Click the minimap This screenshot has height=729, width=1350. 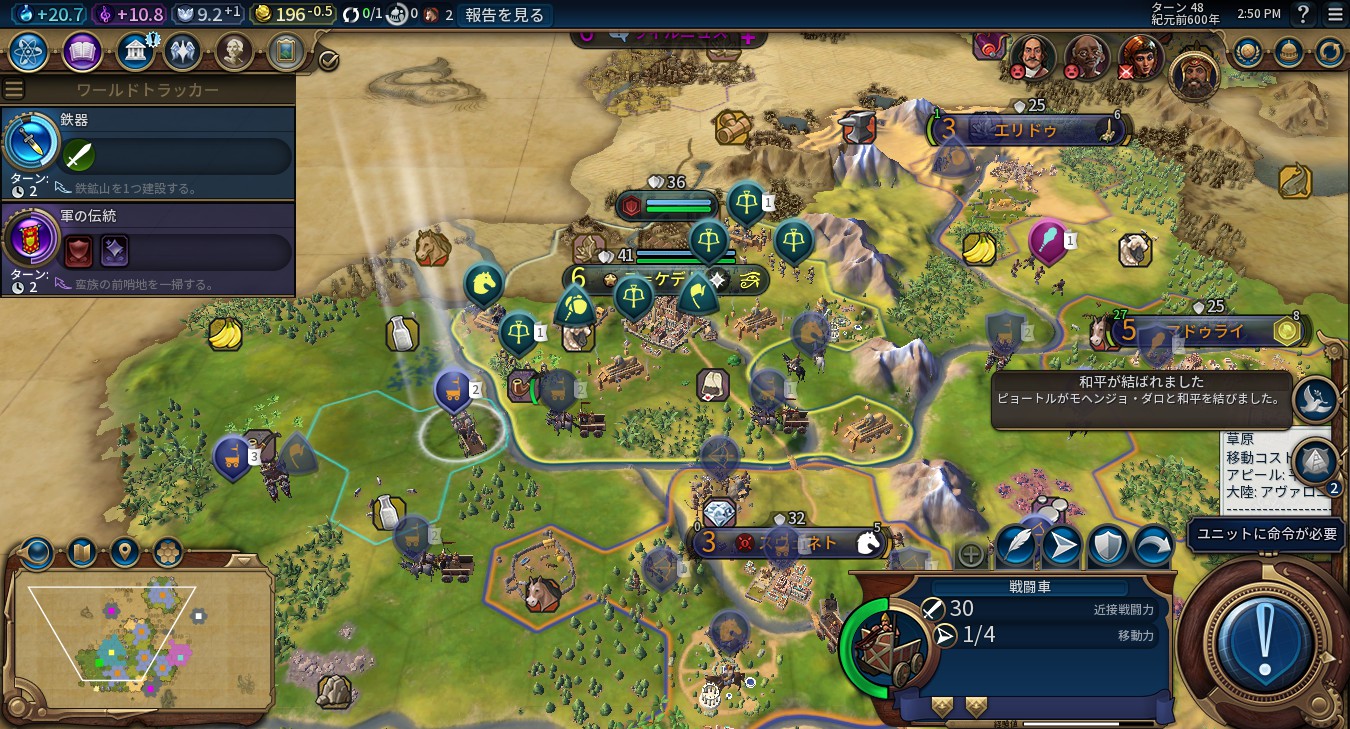(140, 635)
